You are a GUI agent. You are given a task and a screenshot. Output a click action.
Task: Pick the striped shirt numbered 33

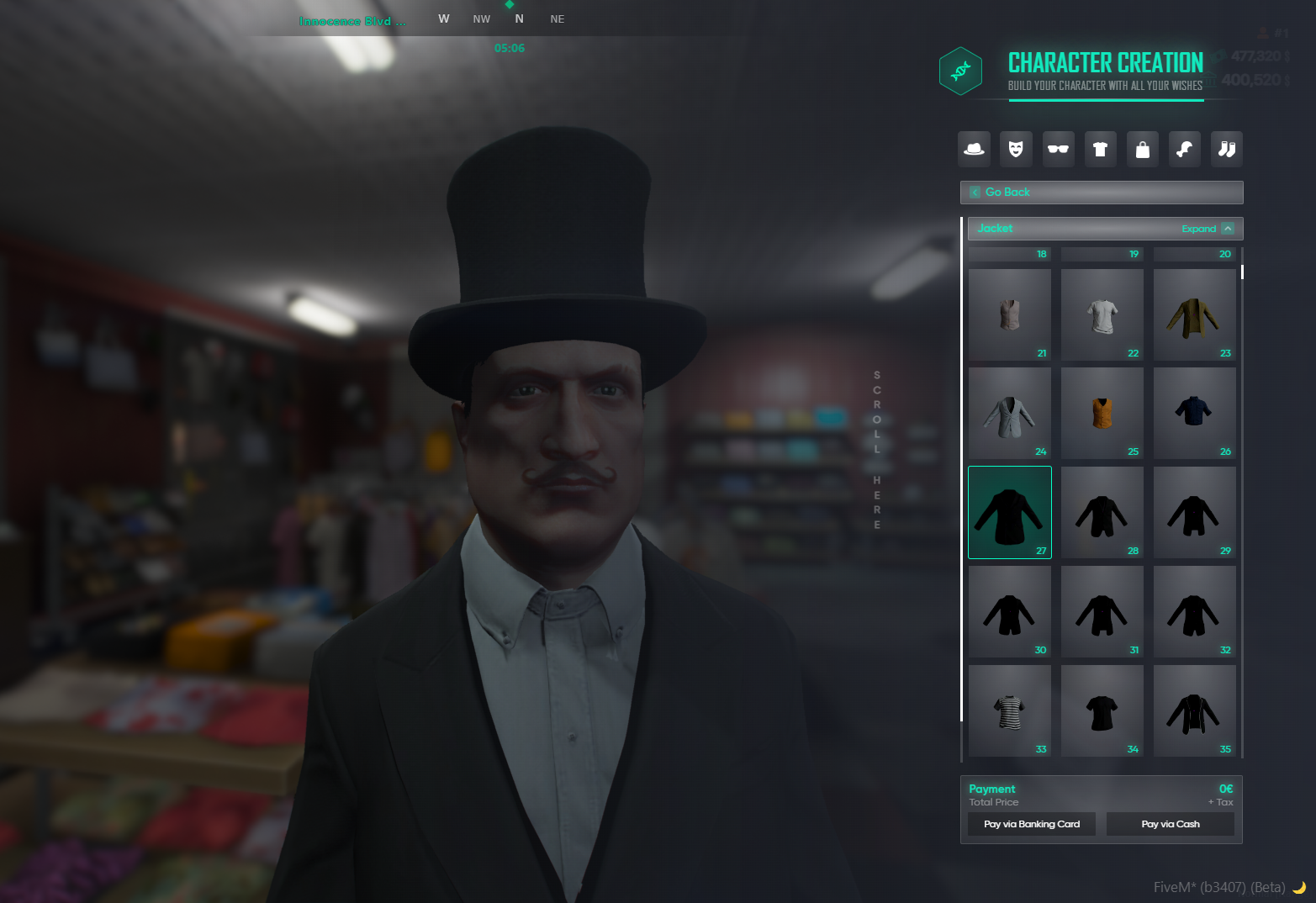1010,710
